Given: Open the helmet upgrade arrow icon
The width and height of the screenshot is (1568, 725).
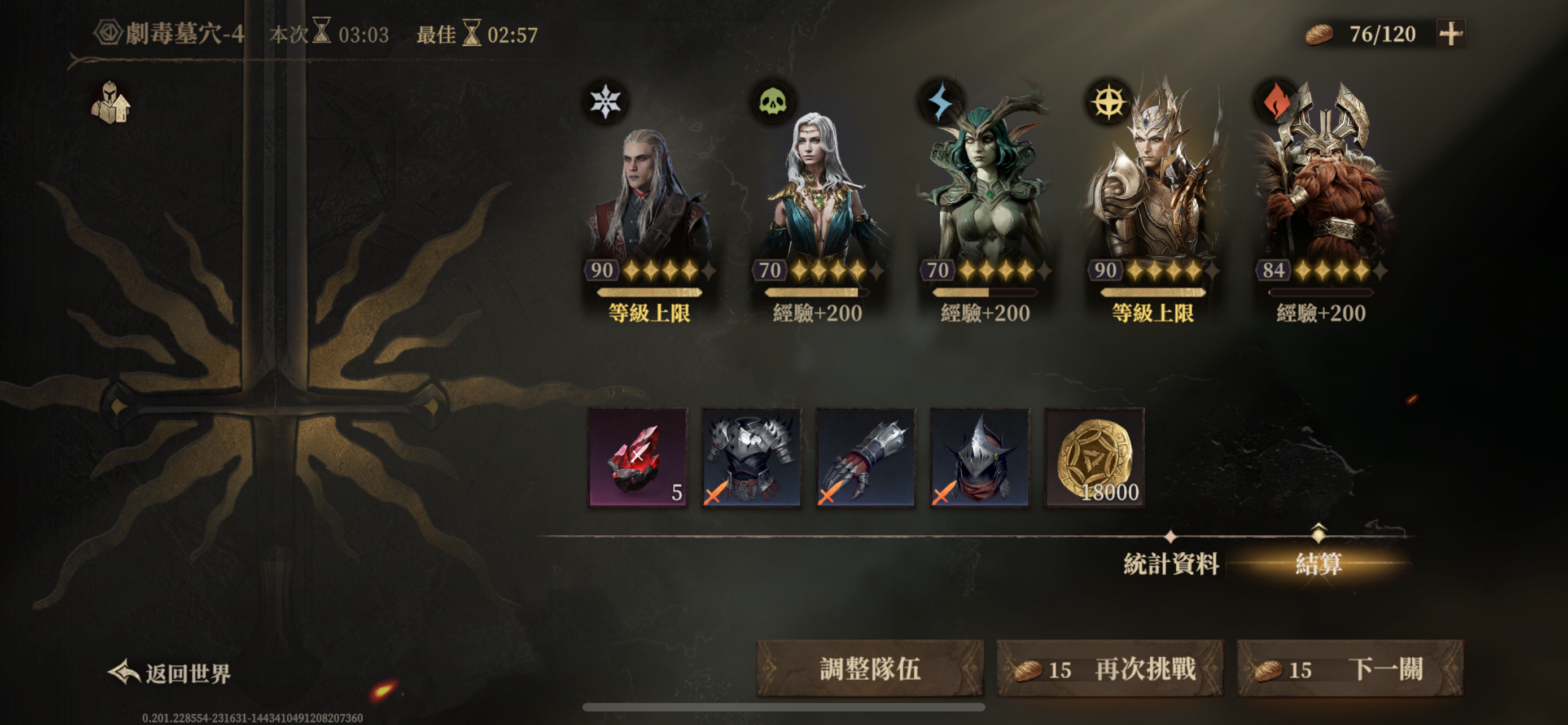Looking at the screenshot, I should pyautogui.click(x=110, y=102).
